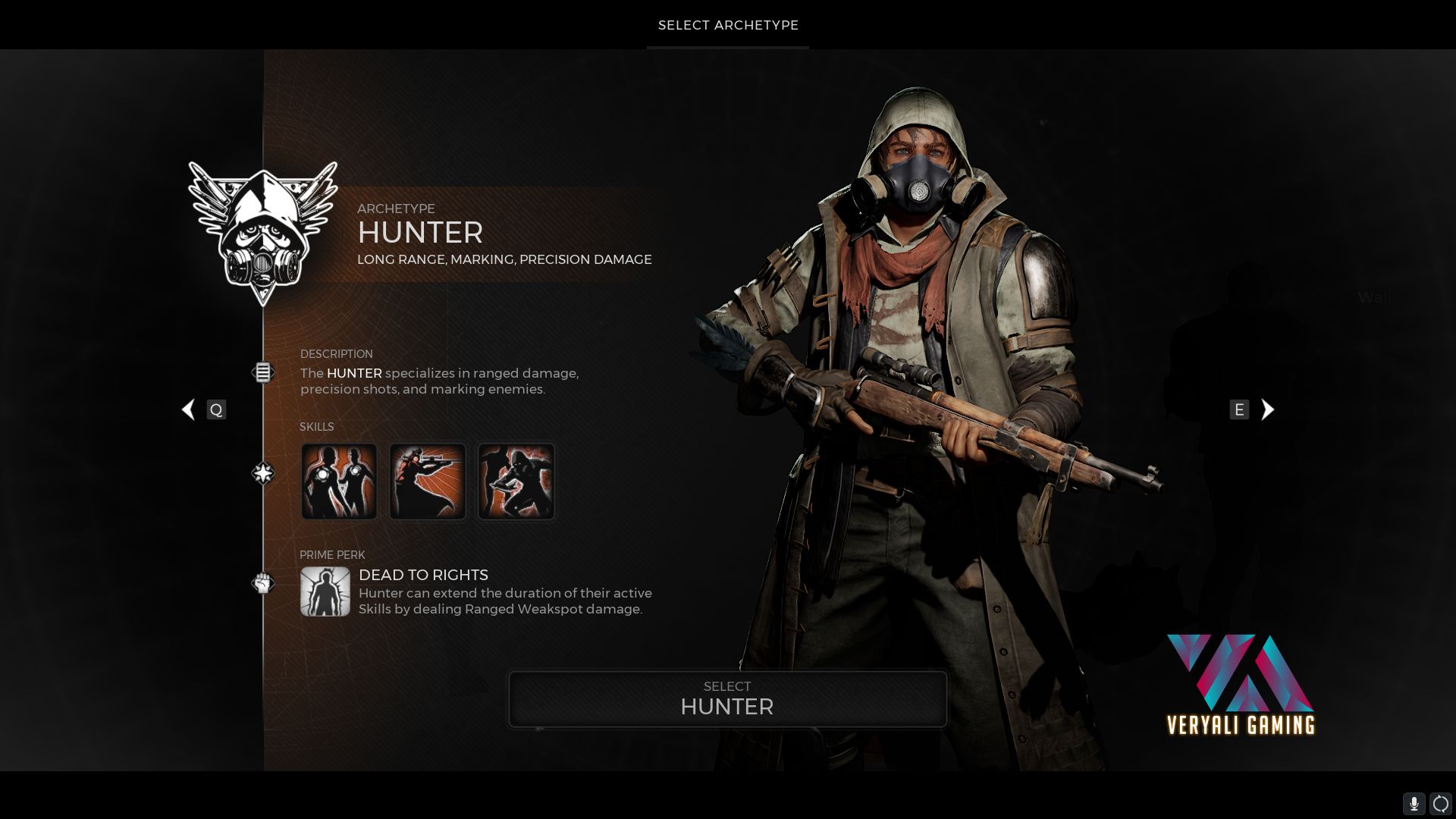Click the circular overlay icon beside microphone

[1440, 803]
